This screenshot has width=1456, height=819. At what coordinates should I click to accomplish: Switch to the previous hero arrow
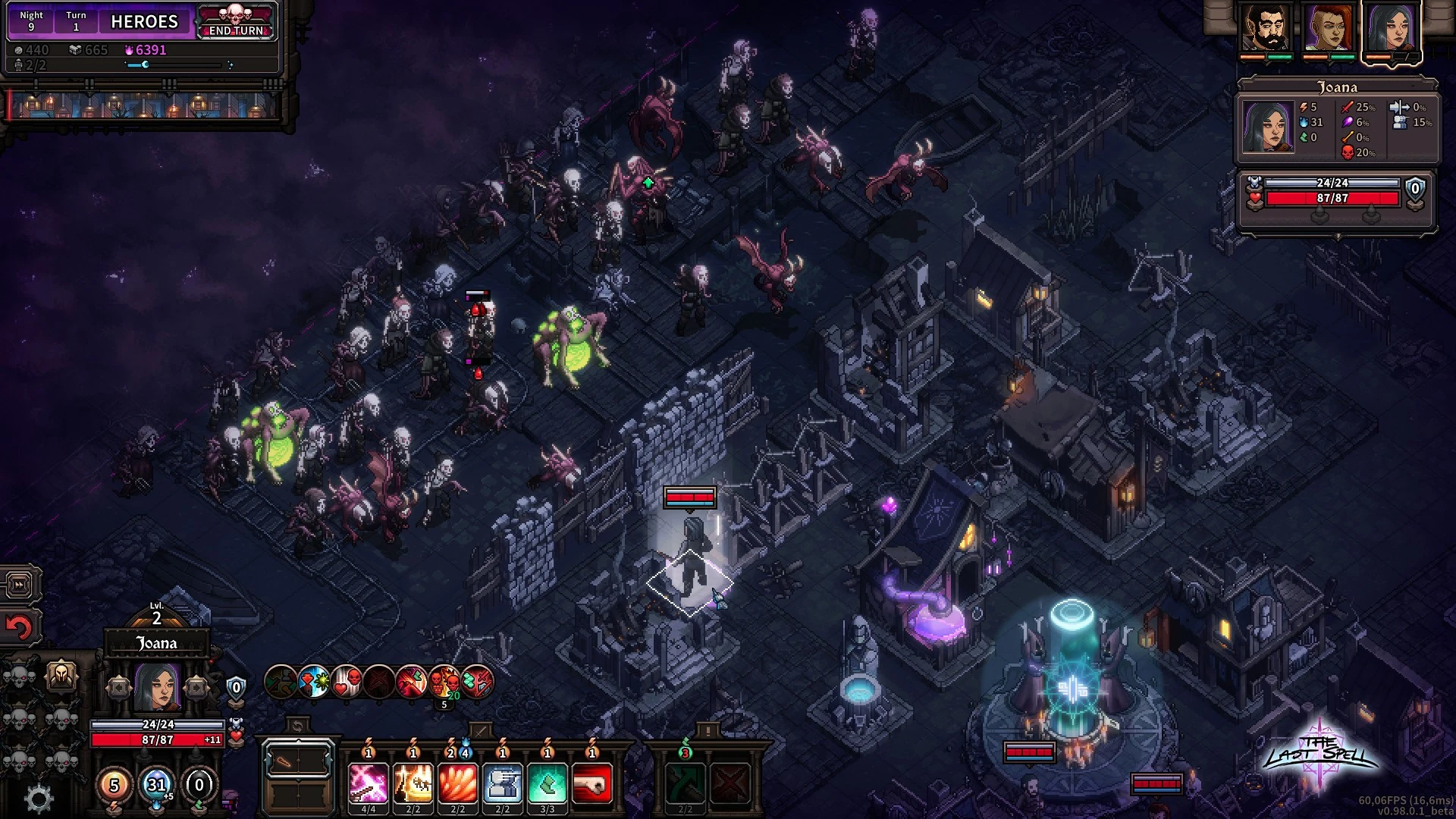[119, 688]
